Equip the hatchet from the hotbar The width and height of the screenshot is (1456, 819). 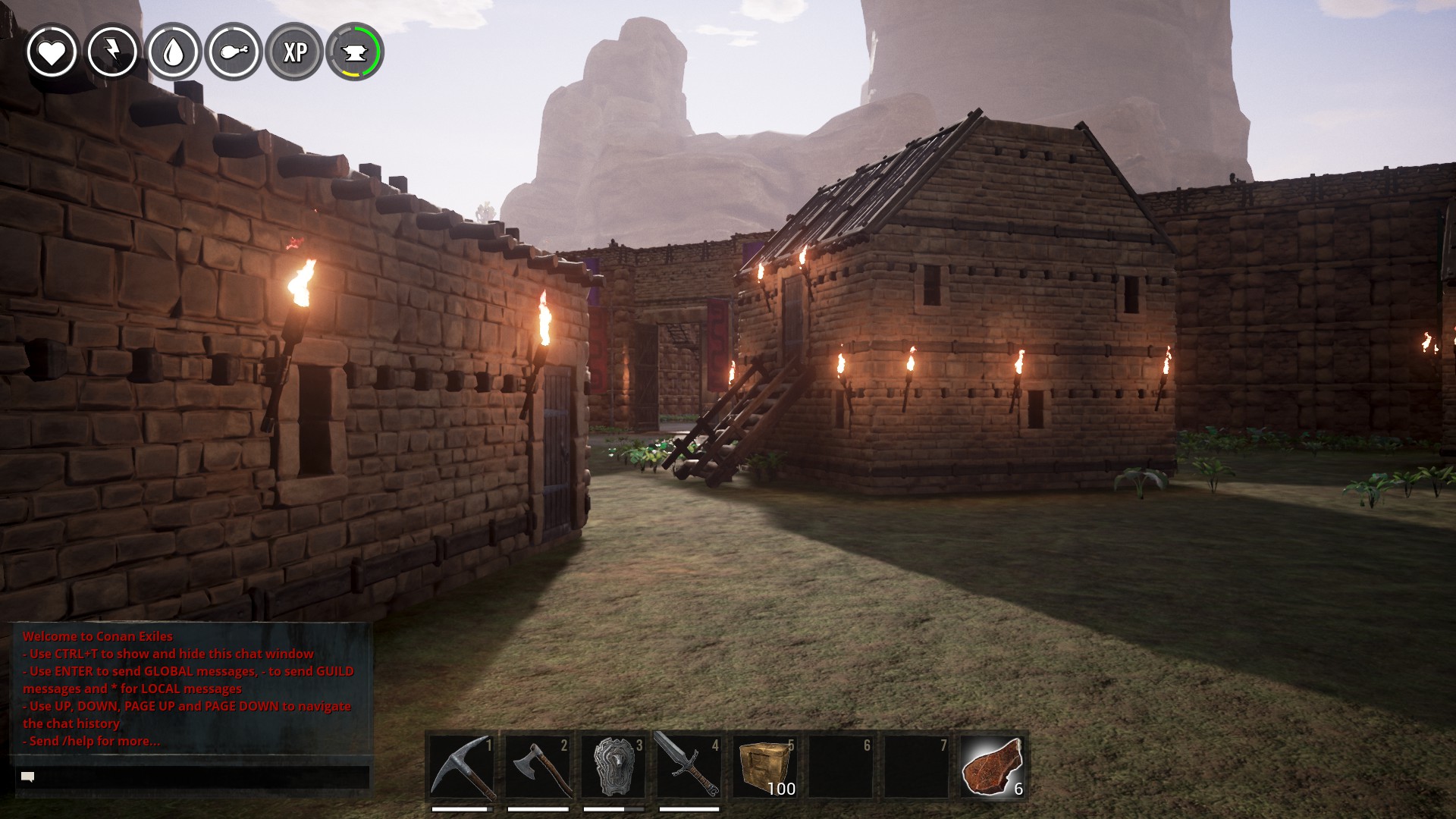coord(537,767)
